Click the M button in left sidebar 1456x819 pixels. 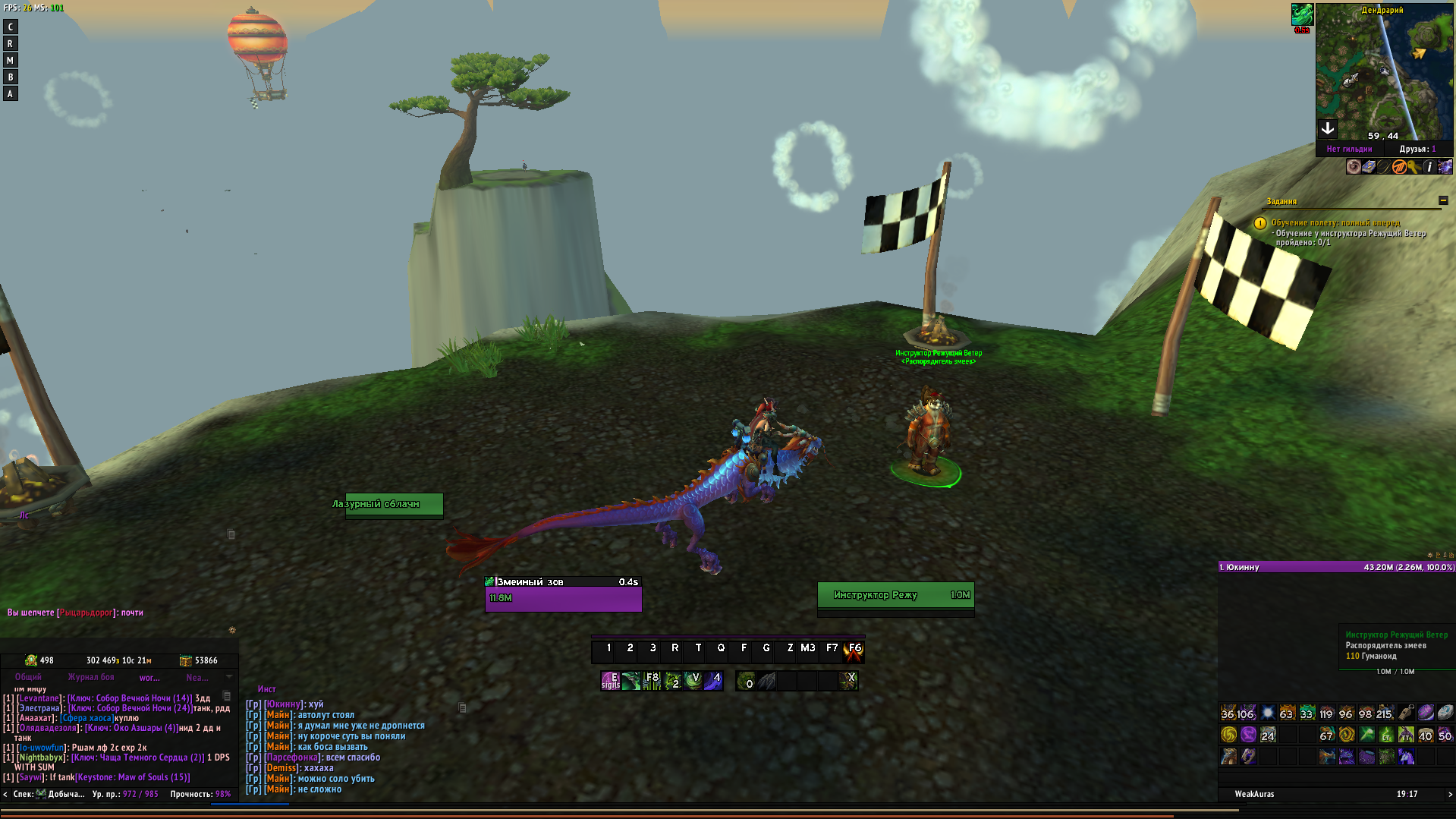[x=10, y=61]
